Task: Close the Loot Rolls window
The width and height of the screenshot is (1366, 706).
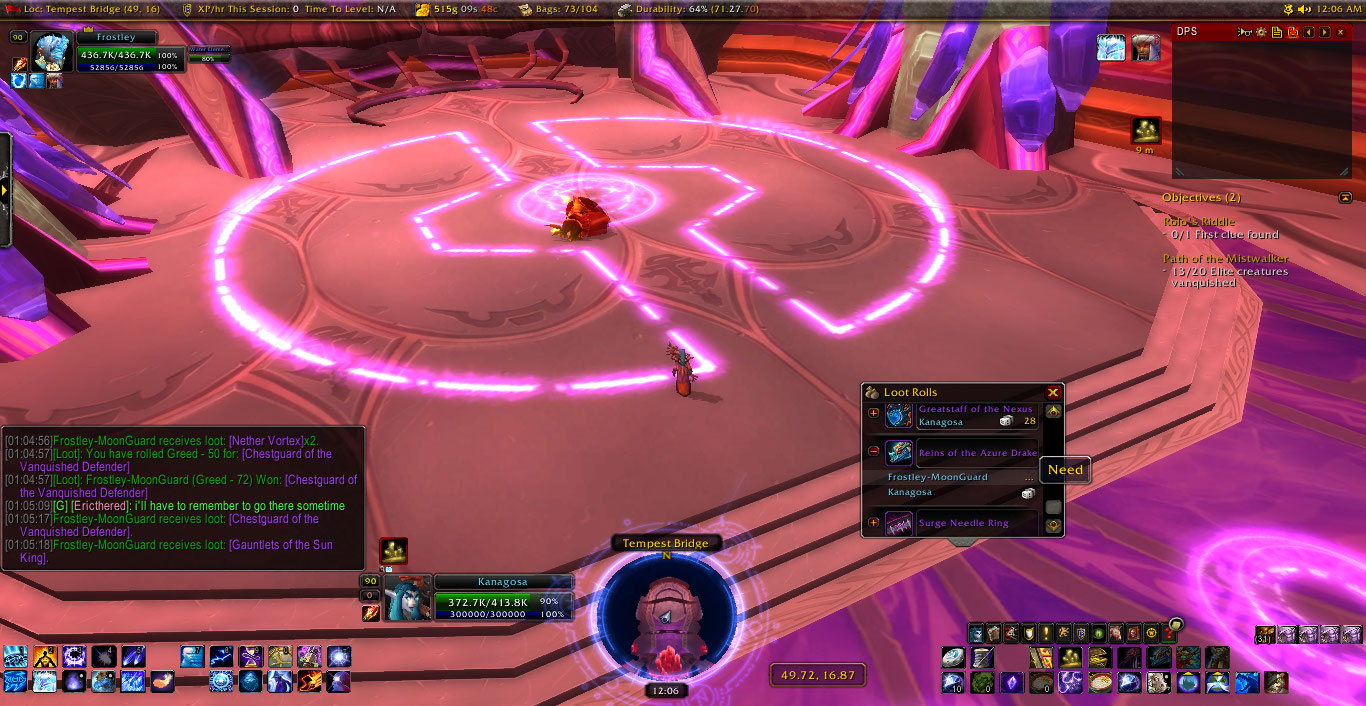Action: pyautogui.click(x=1052, y=393)
